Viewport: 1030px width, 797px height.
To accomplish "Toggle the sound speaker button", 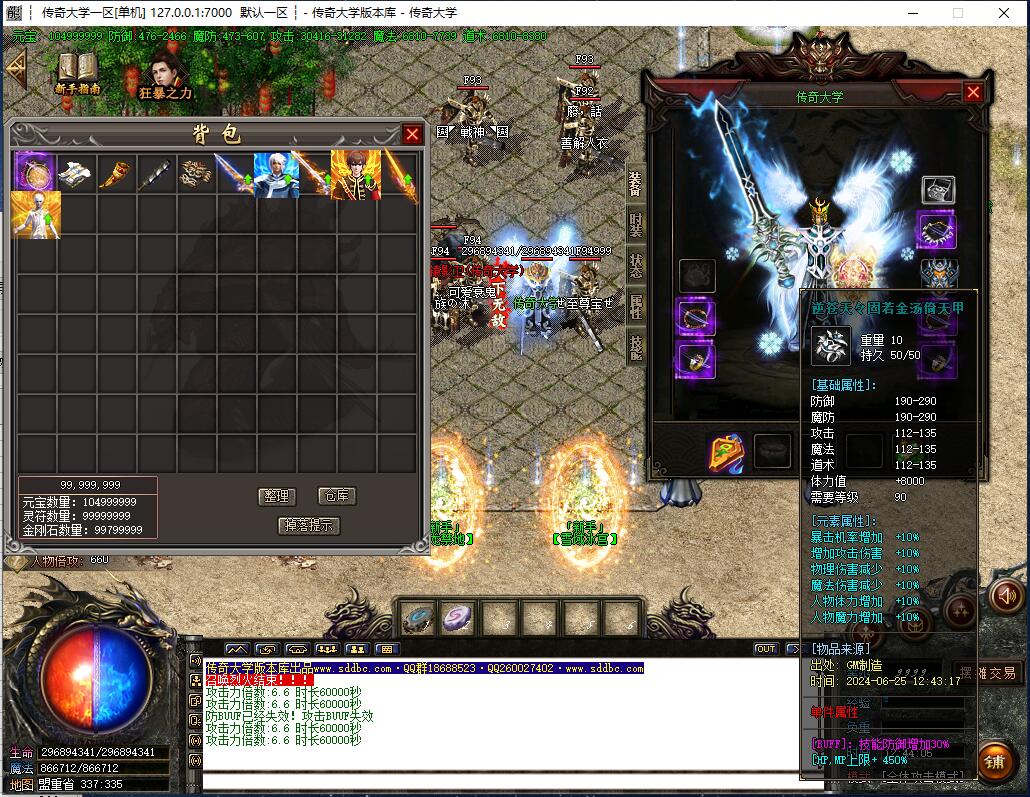I will 1005,596.
